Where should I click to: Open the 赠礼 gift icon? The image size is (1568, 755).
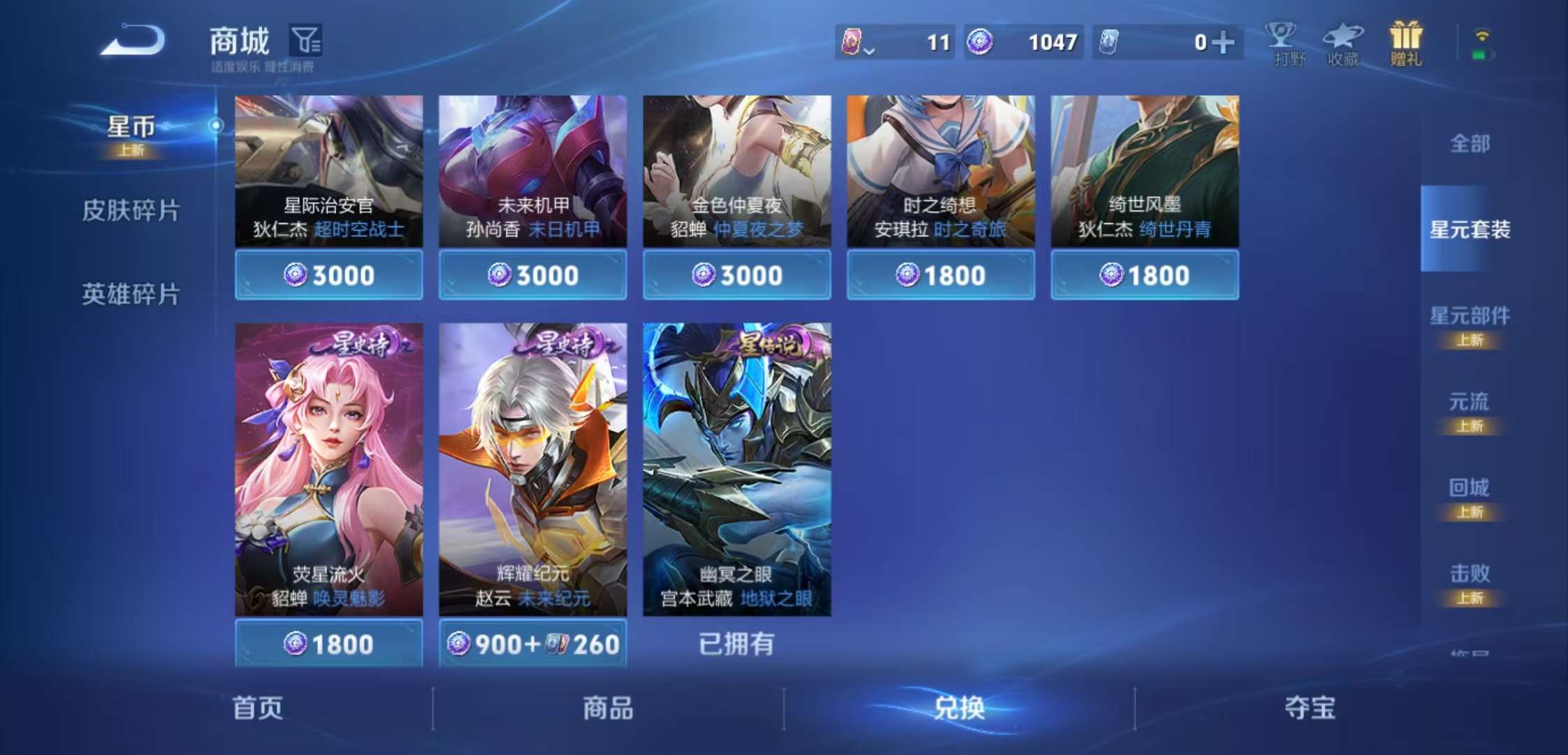coord(1405,43)
